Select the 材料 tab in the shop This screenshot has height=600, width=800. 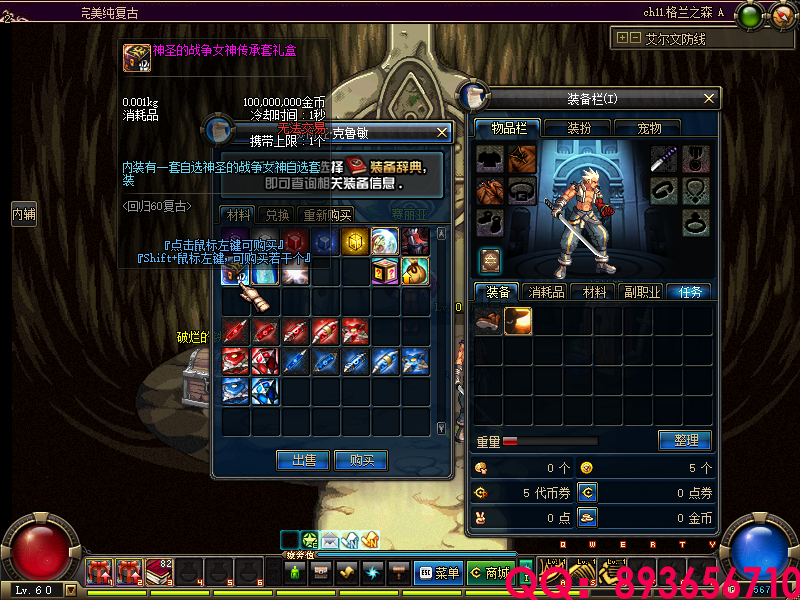point(238,215)
